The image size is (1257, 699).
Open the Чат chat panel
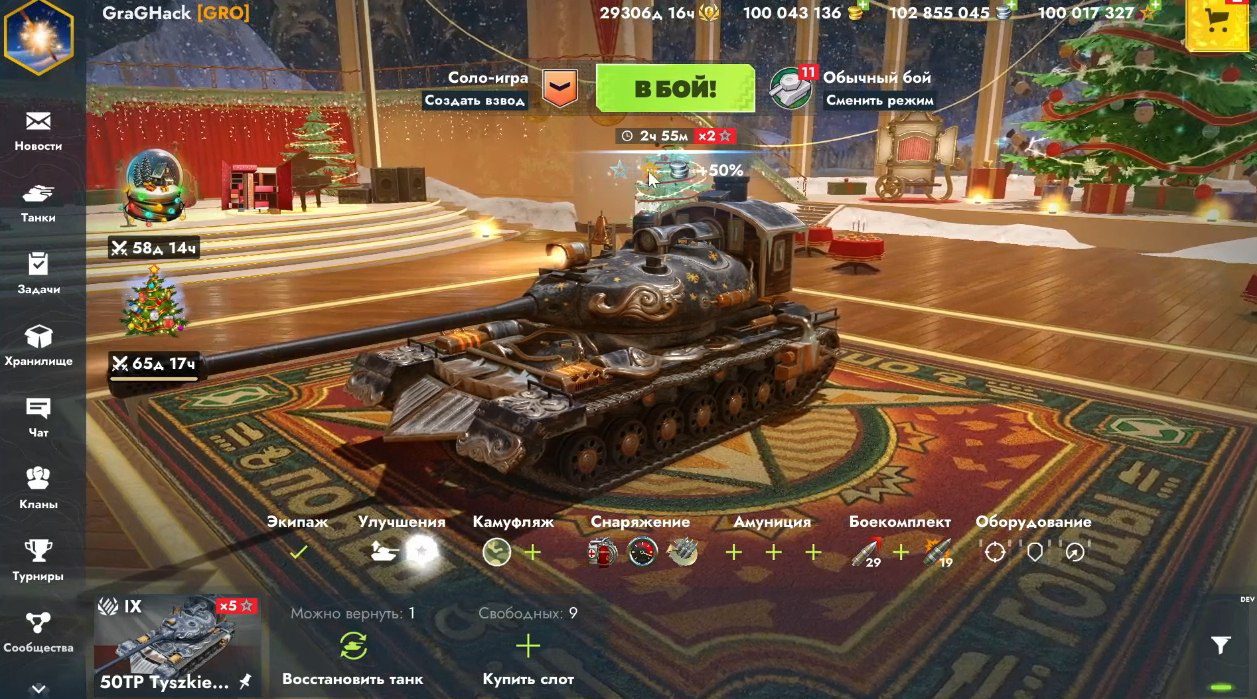38,417
